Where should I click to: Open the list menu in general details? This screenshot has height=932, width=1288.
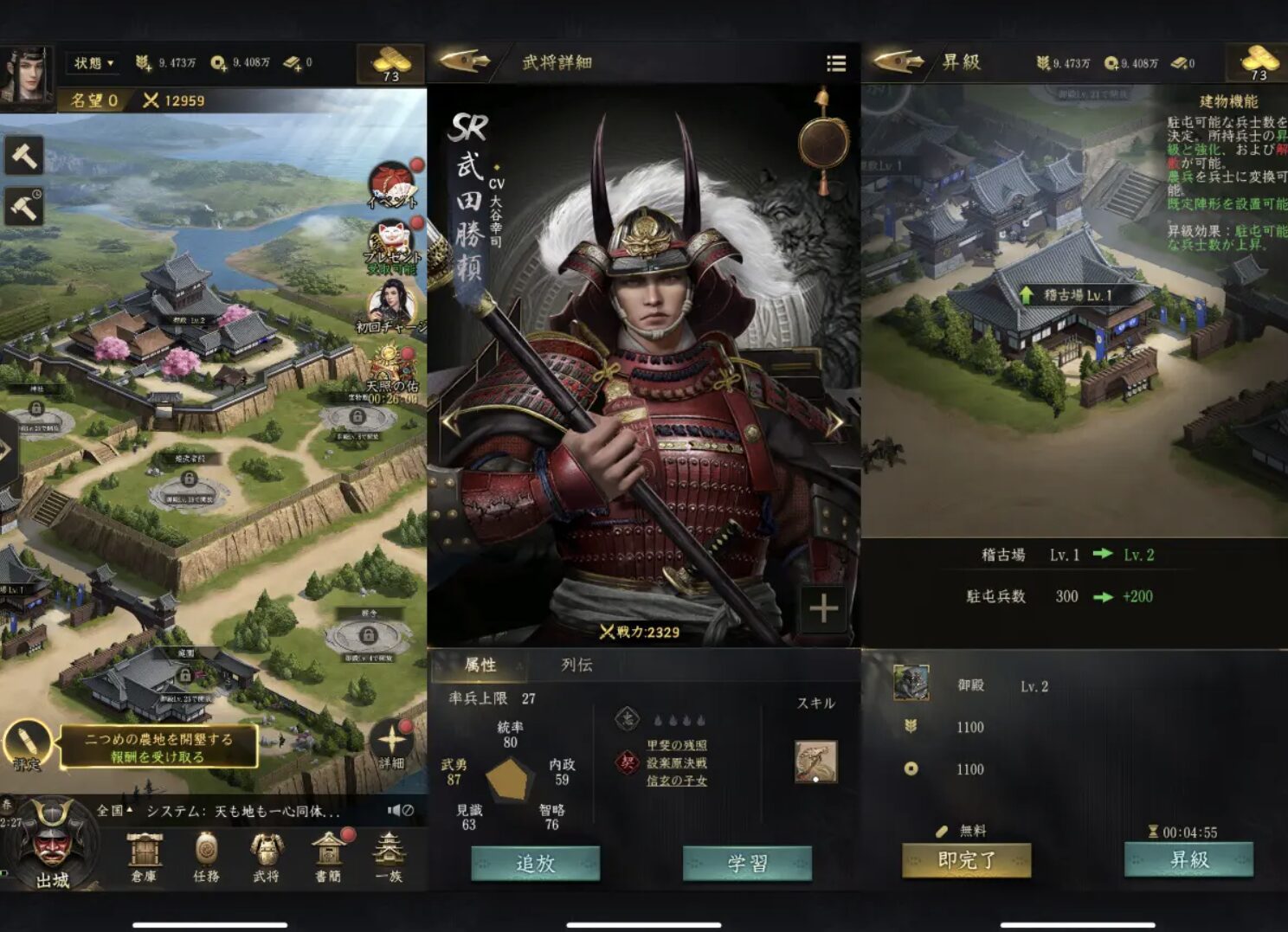pos(836,63)
